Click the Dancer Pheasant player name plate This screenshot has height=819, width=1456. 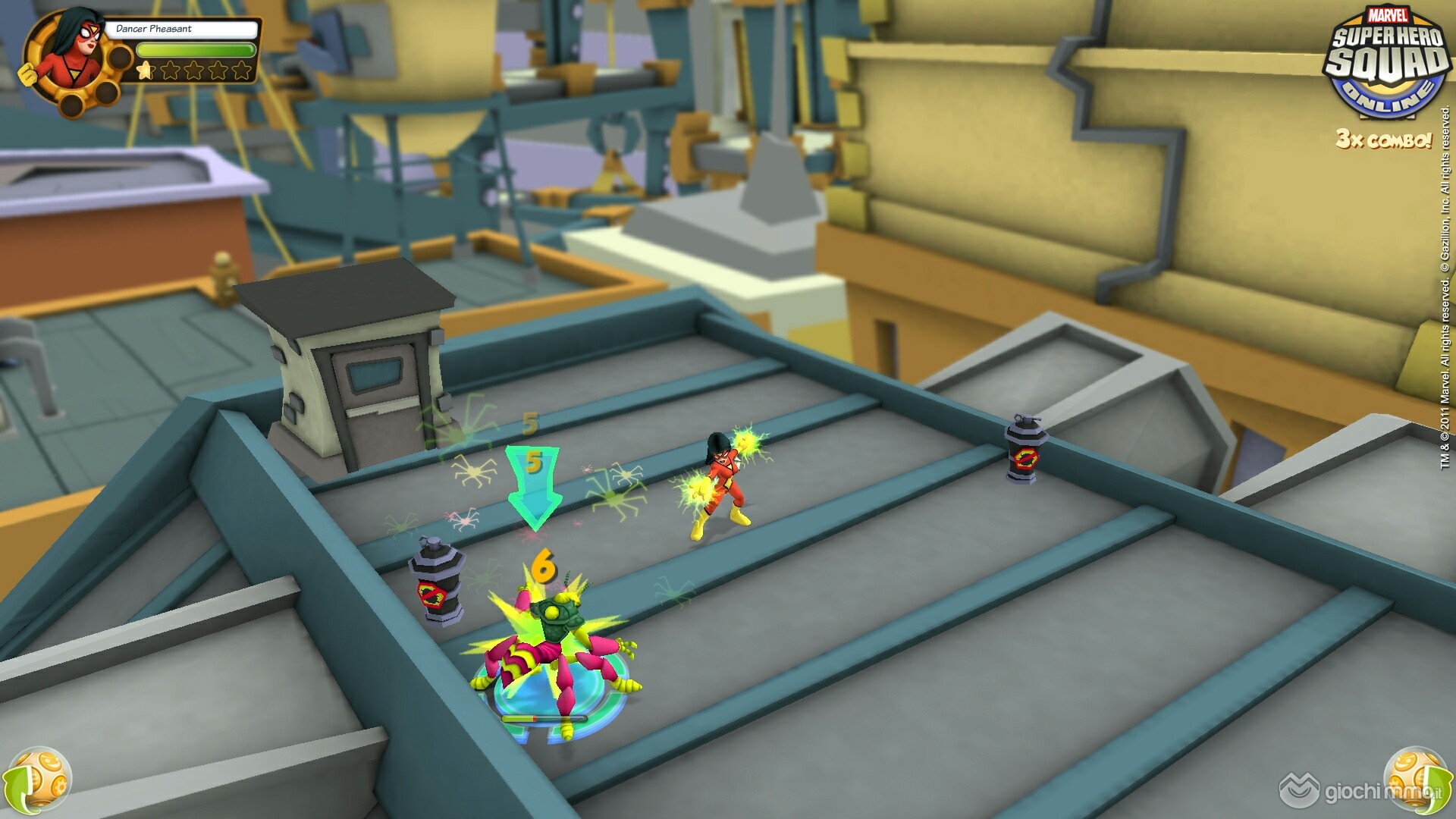(x=181, y=29)
